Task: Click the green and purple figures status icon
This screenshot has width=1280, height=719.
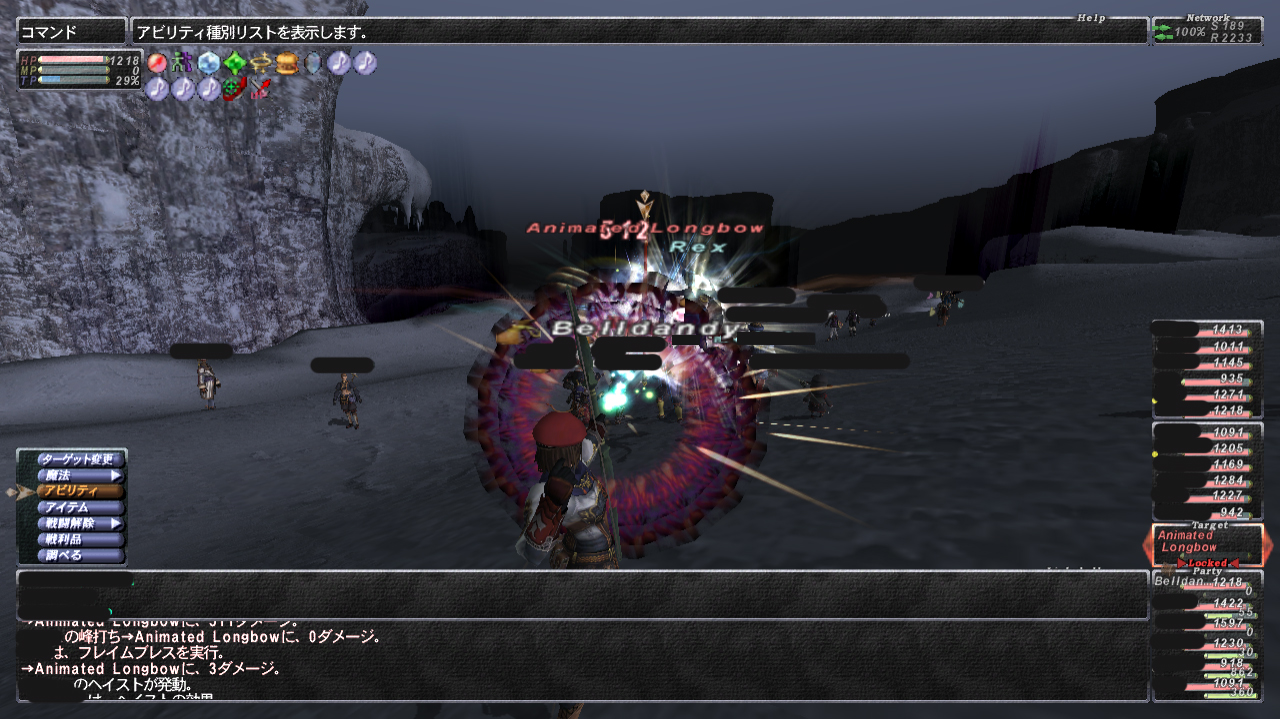Action: pyautogui.click(x=182, y=63)
